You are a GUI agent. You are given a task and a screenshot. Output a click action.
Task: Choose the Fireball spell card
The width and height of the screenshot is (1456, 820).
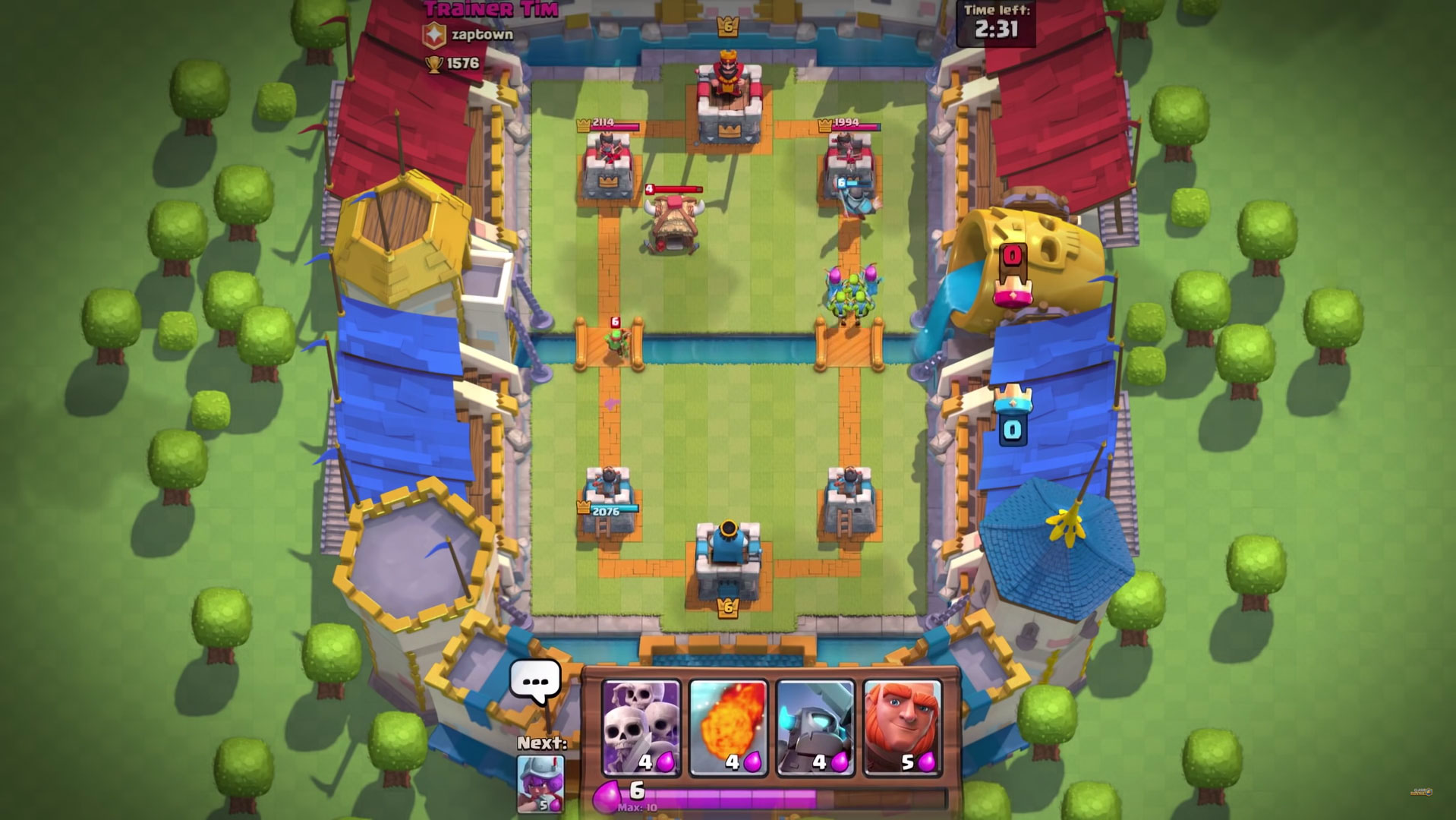point(729,727)
